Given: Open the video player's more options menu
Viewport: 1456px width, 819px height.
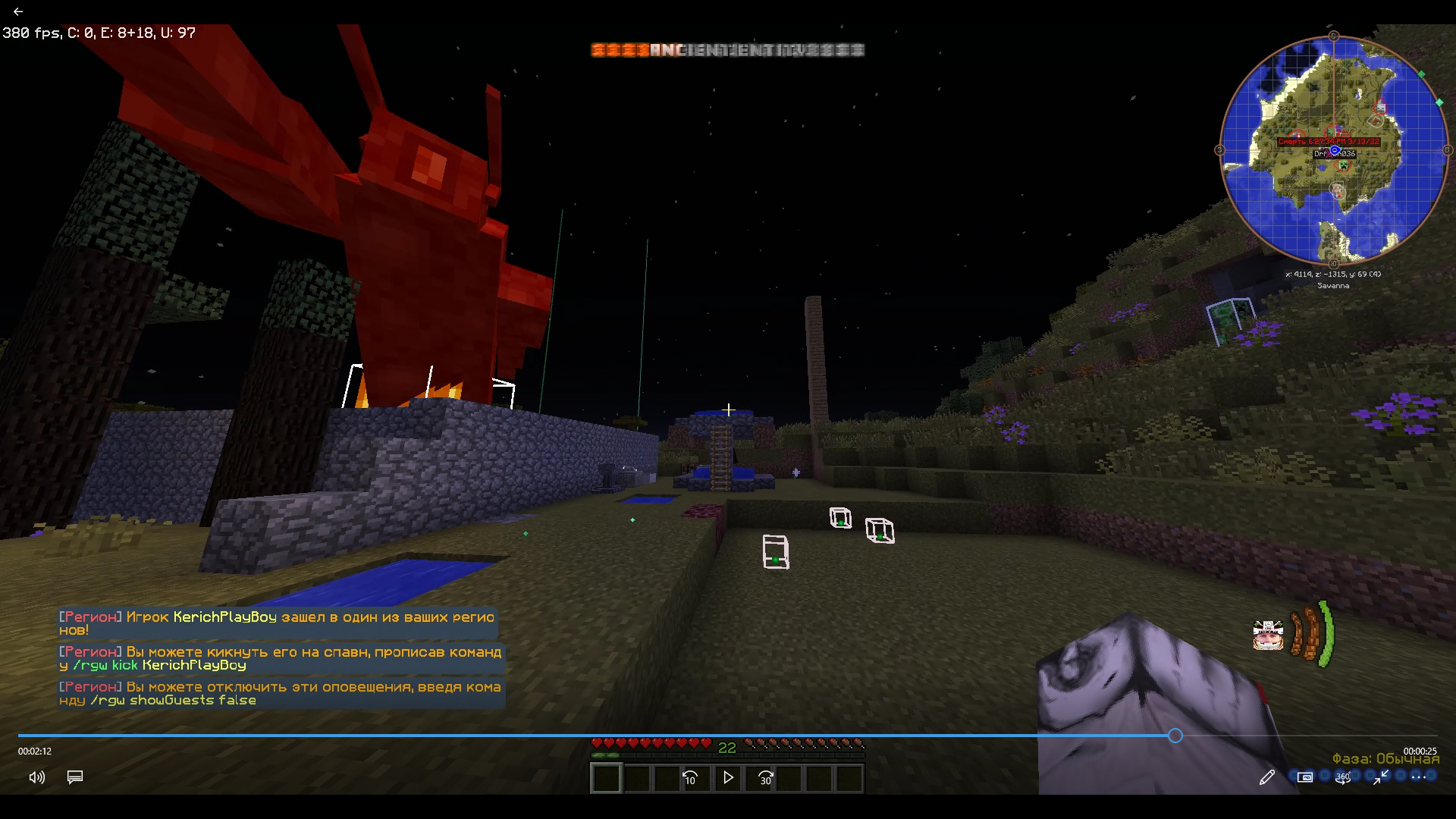Looking at the screenshot, I should coord(1419,777).
